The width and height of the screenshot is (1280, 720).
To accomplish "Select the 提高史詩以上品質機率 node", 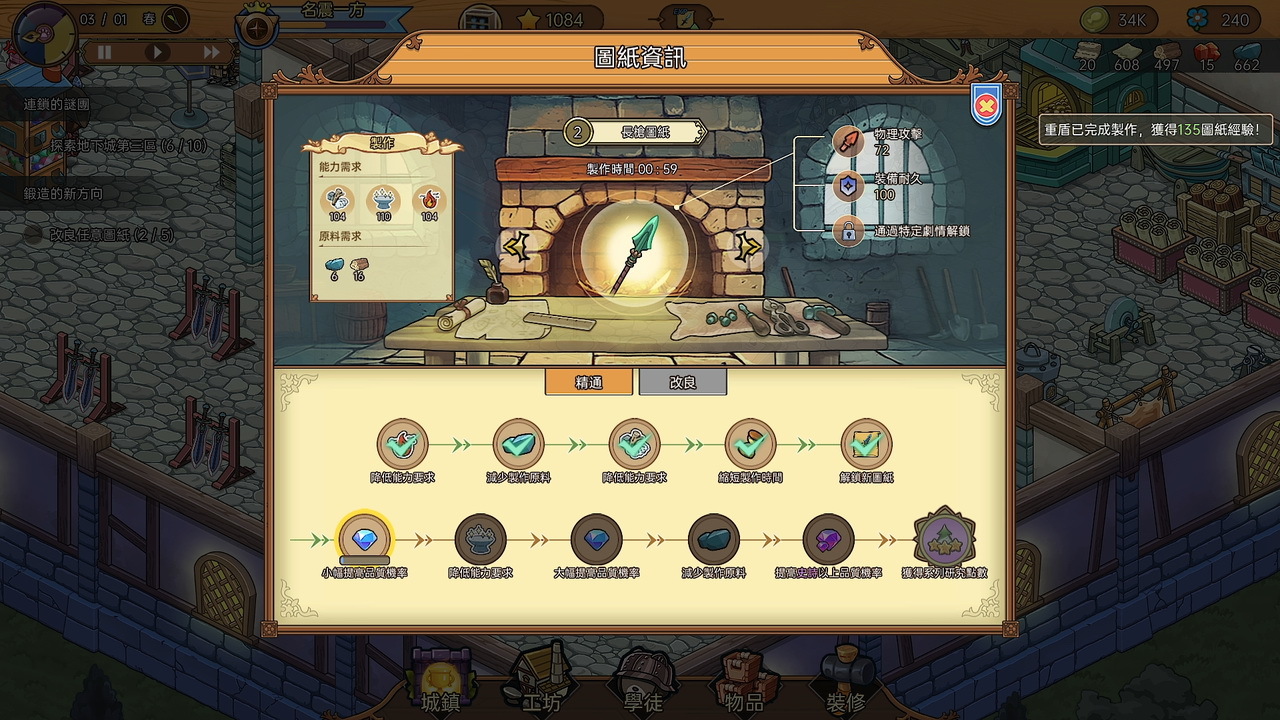I will (828, 540).
